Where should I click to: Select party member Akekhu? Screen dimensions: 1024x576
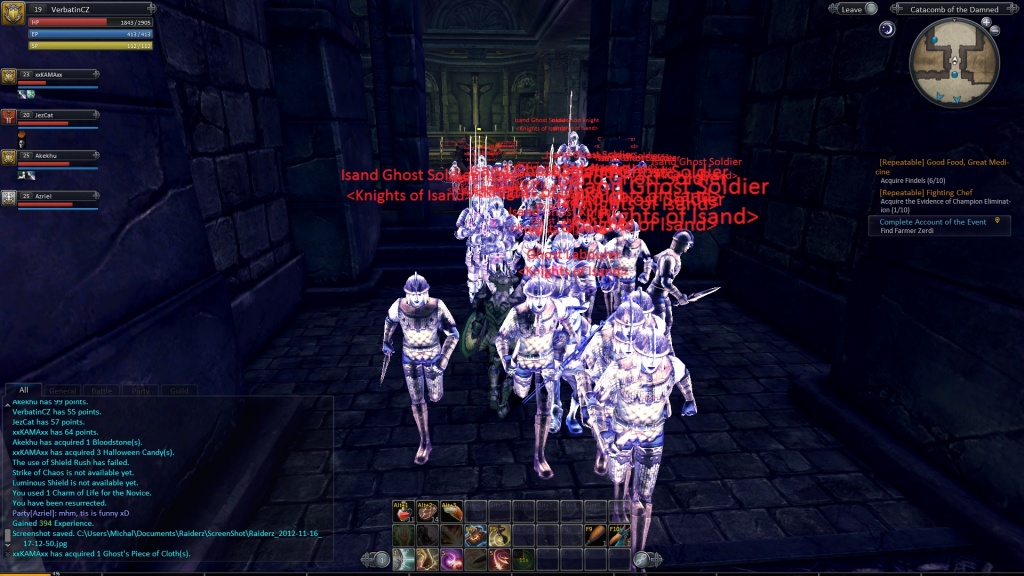pyautogui.click(x=50, y=156)
